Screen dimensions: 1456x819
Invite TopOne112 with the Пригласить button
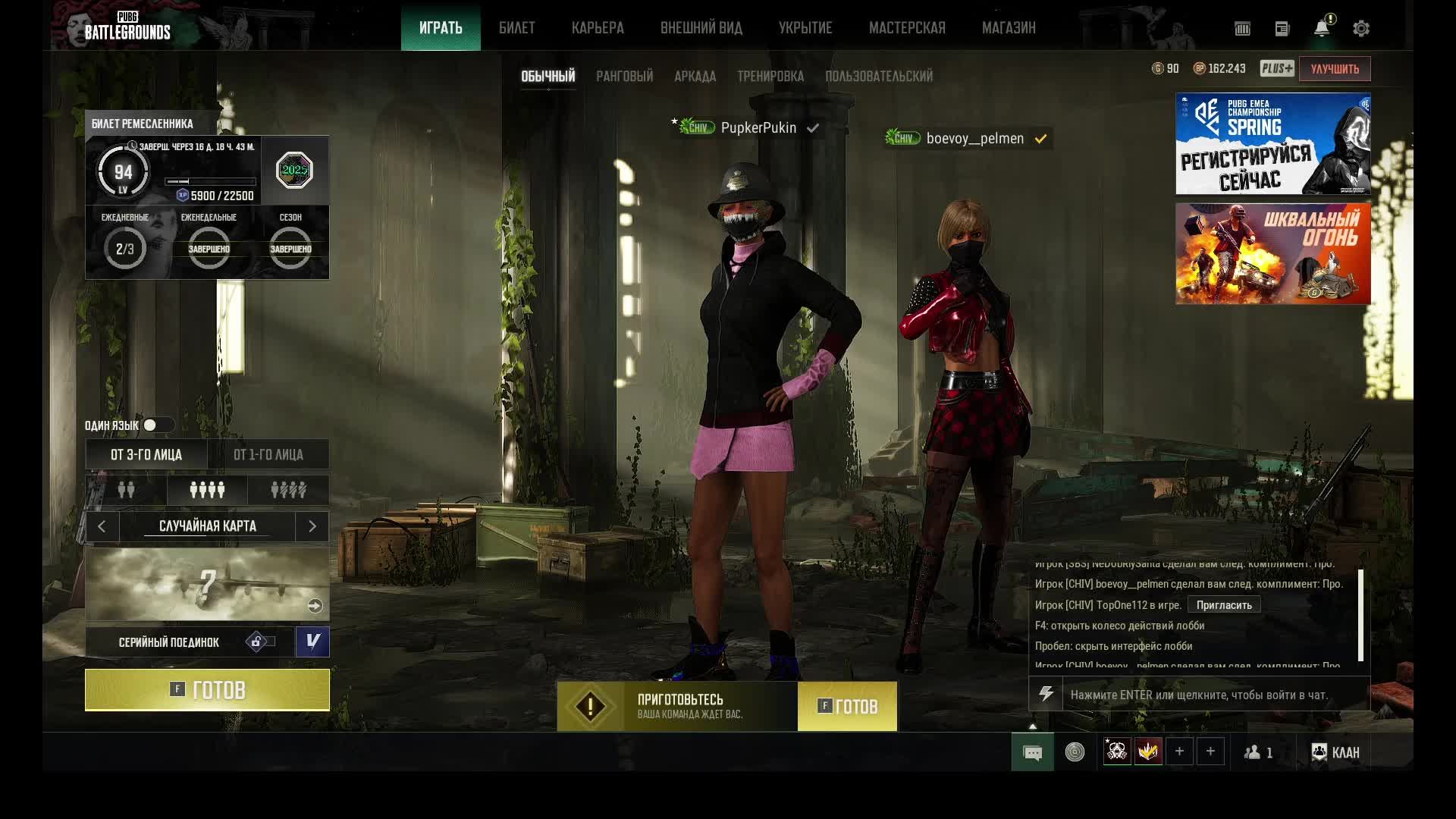coord(1223,605)
